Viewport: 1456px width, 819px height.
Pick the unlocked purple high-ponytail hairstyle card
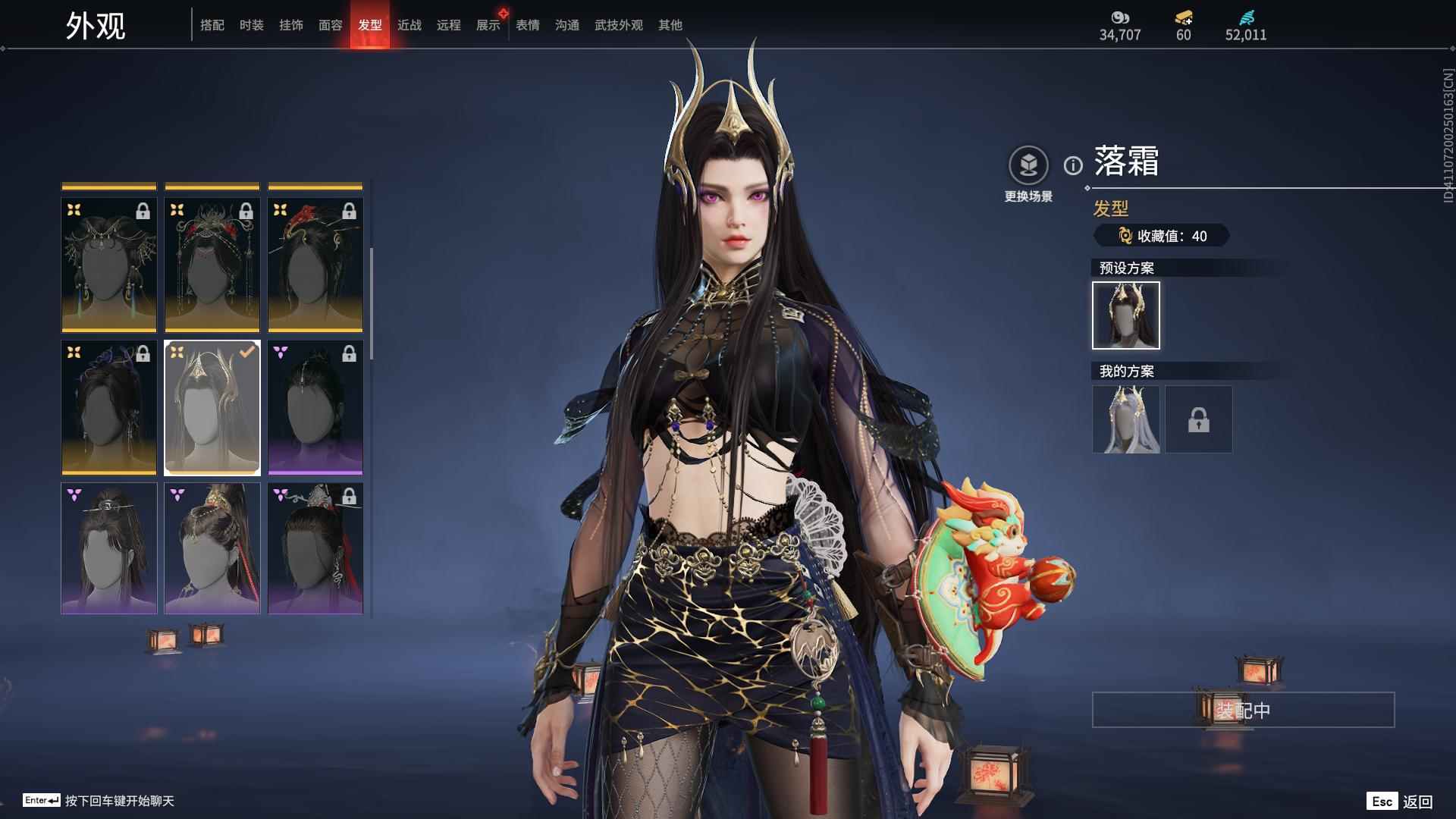pyautogui.click(x=212, y=548)
